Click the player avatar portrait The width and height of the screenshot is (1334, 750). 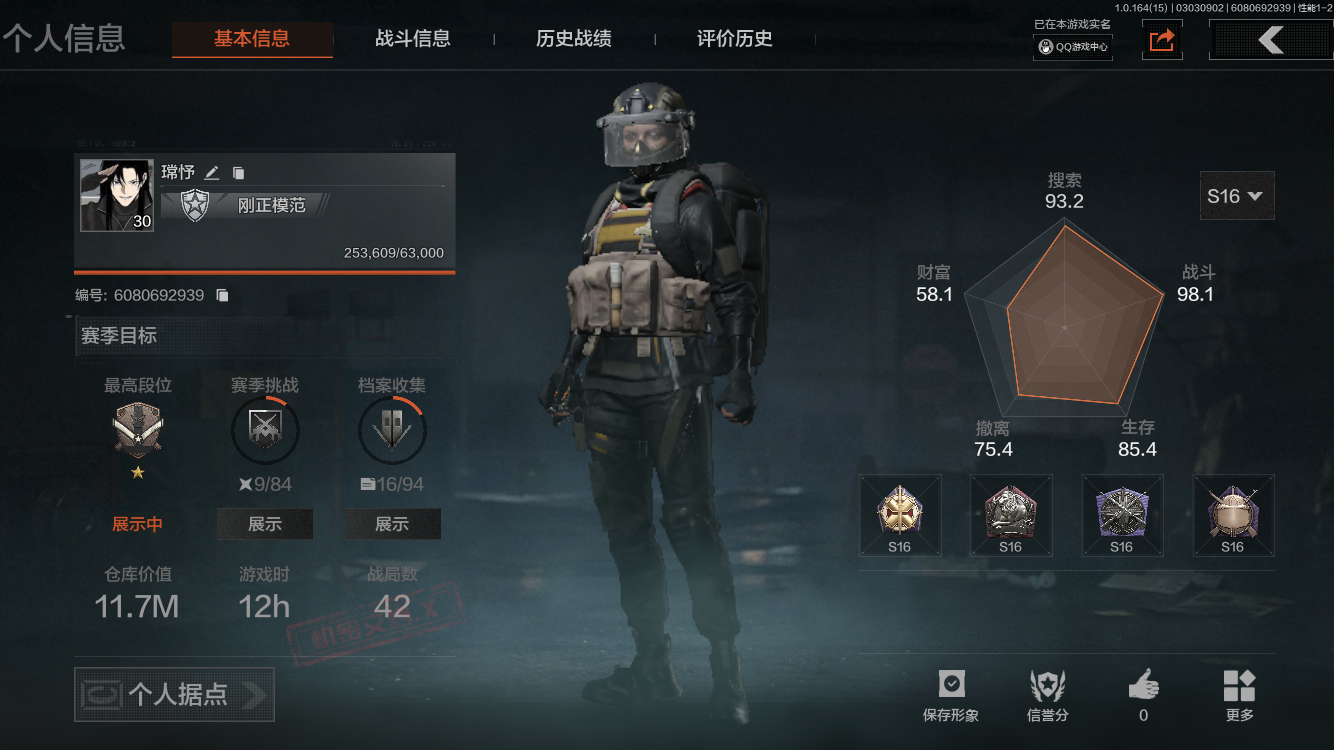click(117, 194)
